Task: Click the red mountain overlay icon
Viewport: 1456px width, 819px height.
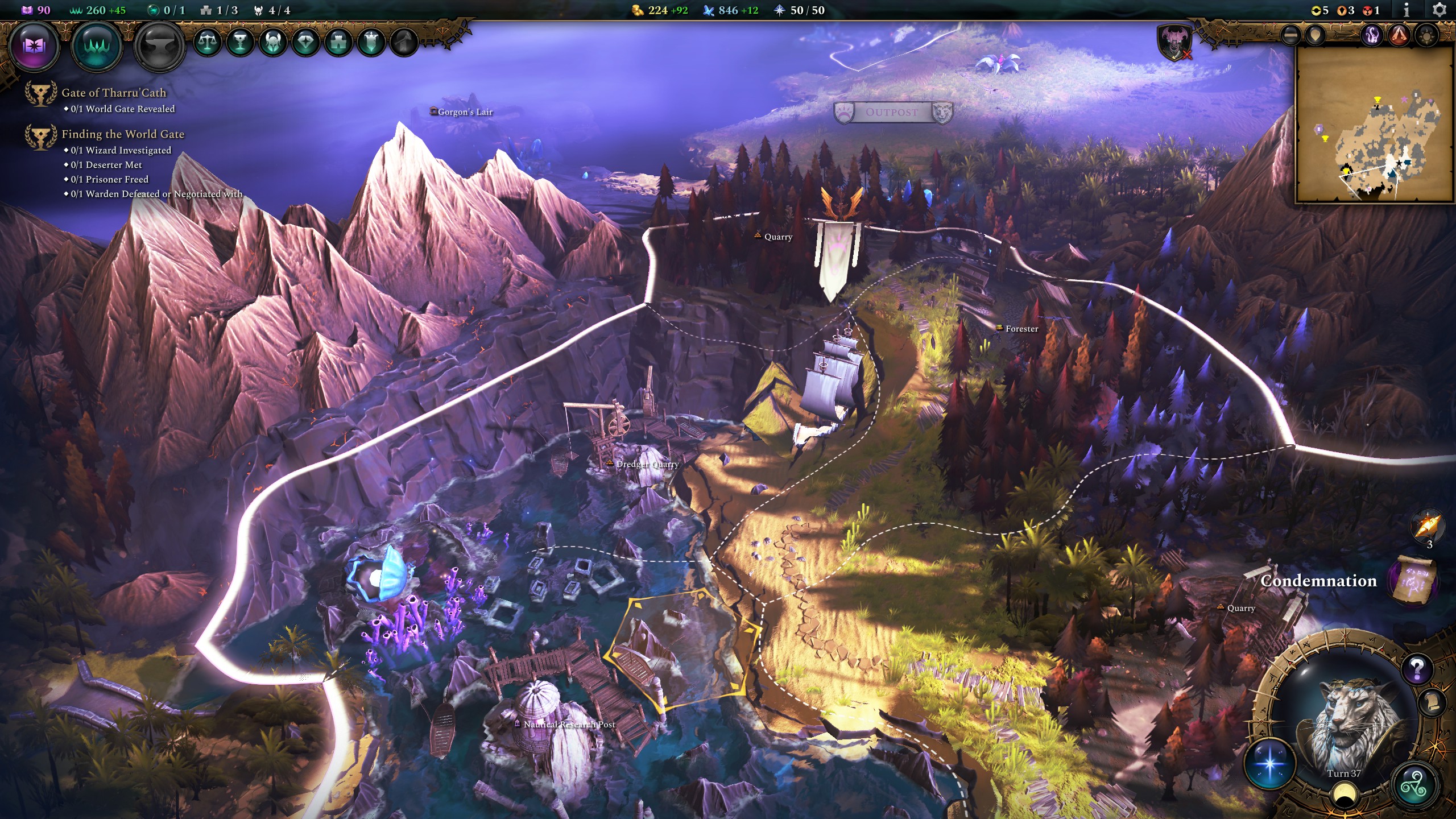Action: pyautogui.click(x=1399, y=36)
